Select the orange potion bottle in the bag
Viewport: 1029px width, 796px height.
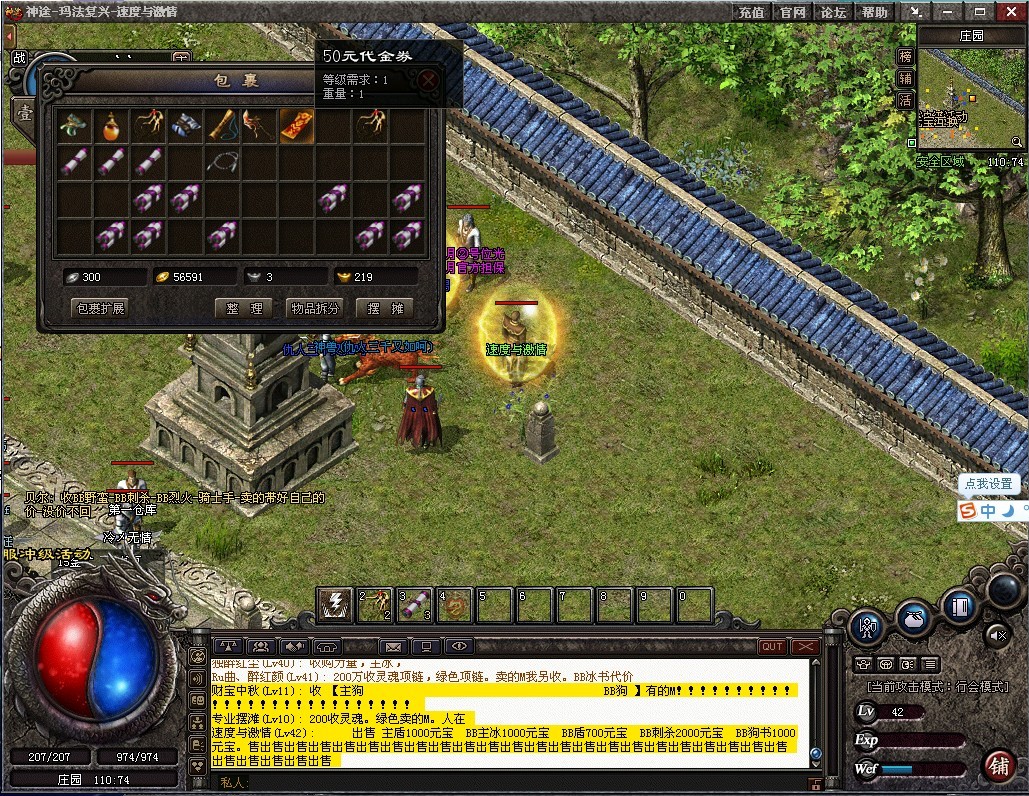tap(111, 126)
